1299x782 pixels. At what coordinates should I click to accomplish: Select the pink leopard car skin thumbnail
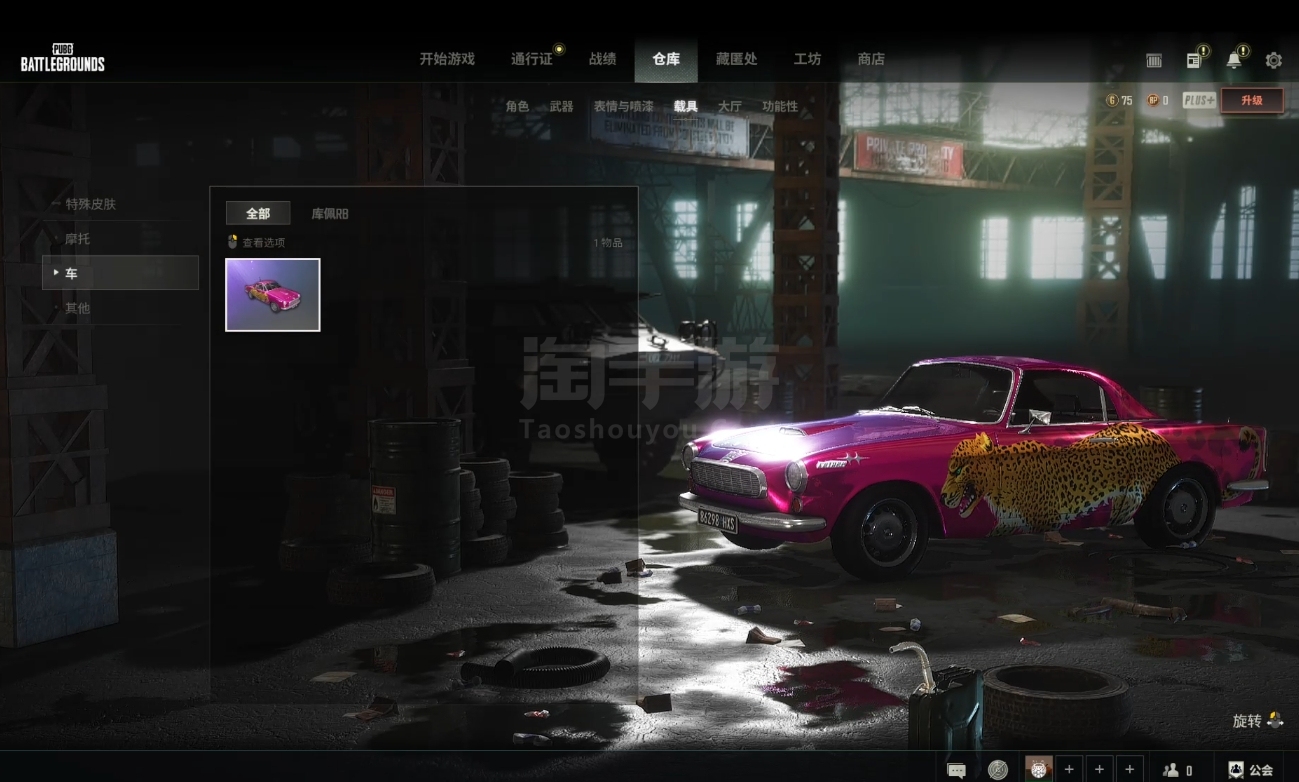point(273,295)
